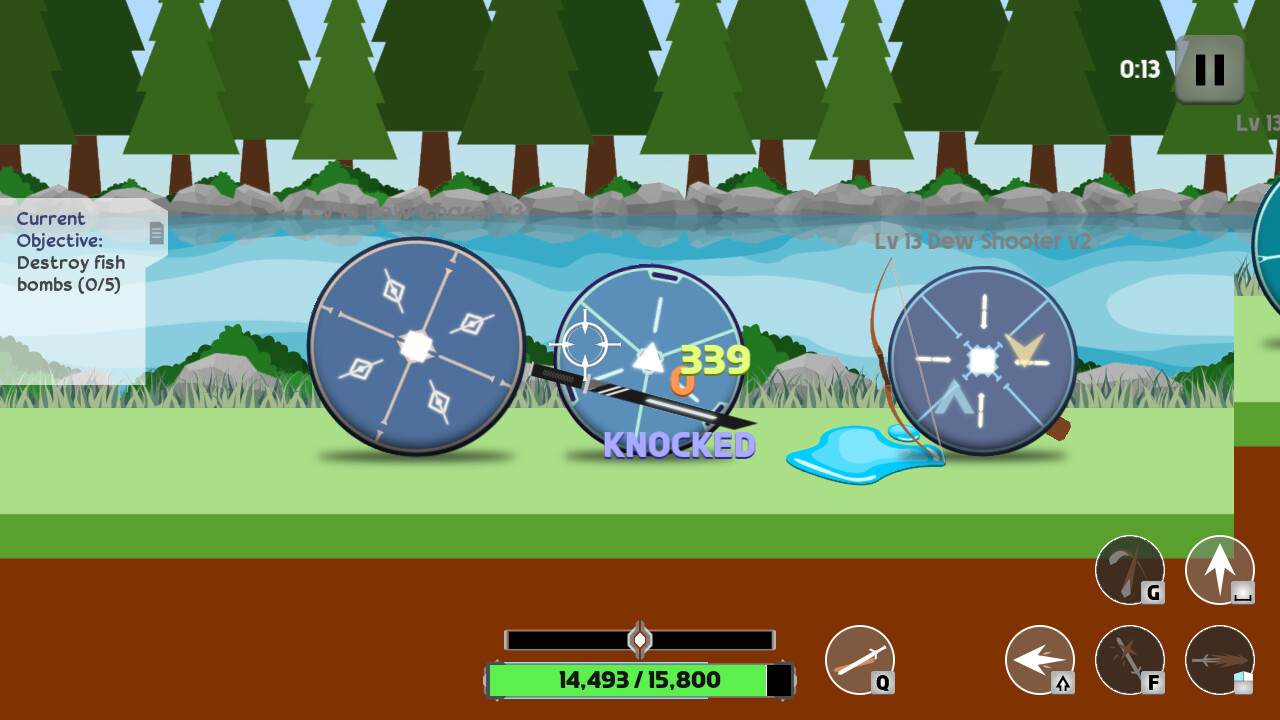This screenshot has height=720, width=1280.
Task: Activate the pickaxe ability with G hotkey
Action: point(1128,570)
